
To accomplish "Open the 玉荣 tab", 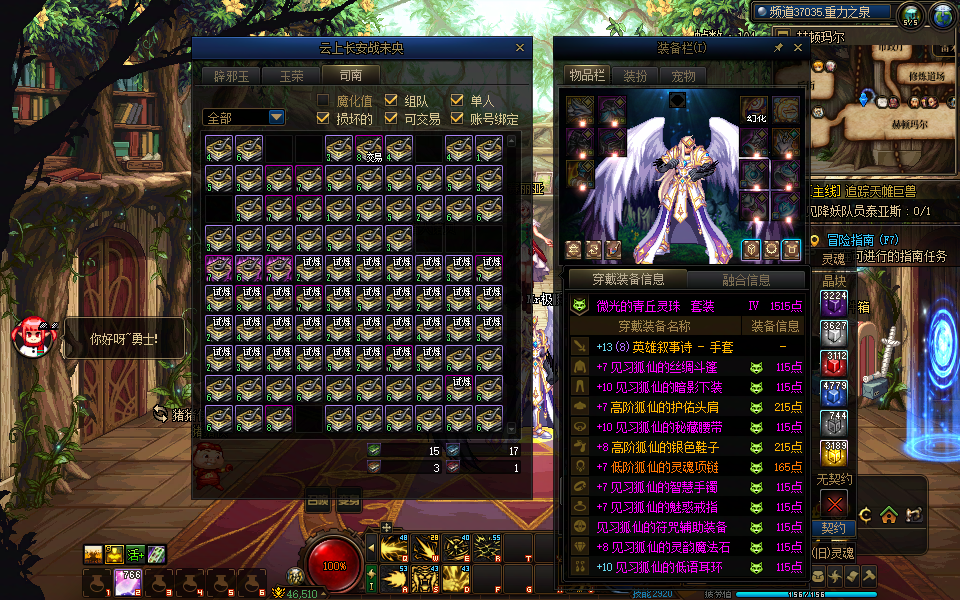I will (x=291, y=75).
